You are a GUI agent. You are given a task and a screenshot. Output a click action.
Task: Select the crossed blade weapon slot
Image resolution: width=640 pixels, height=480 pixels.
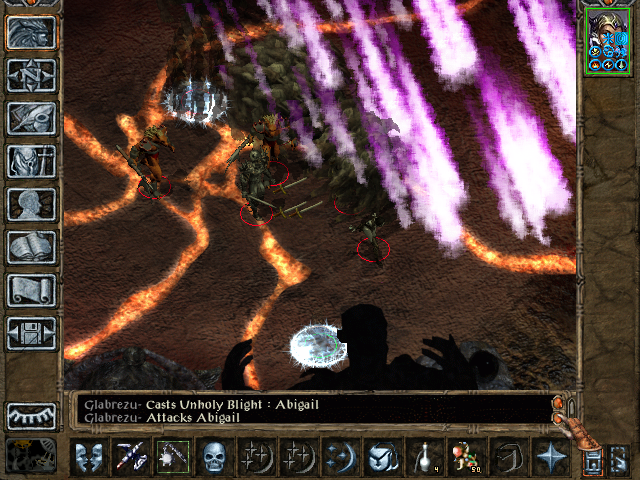click(132, 457)
